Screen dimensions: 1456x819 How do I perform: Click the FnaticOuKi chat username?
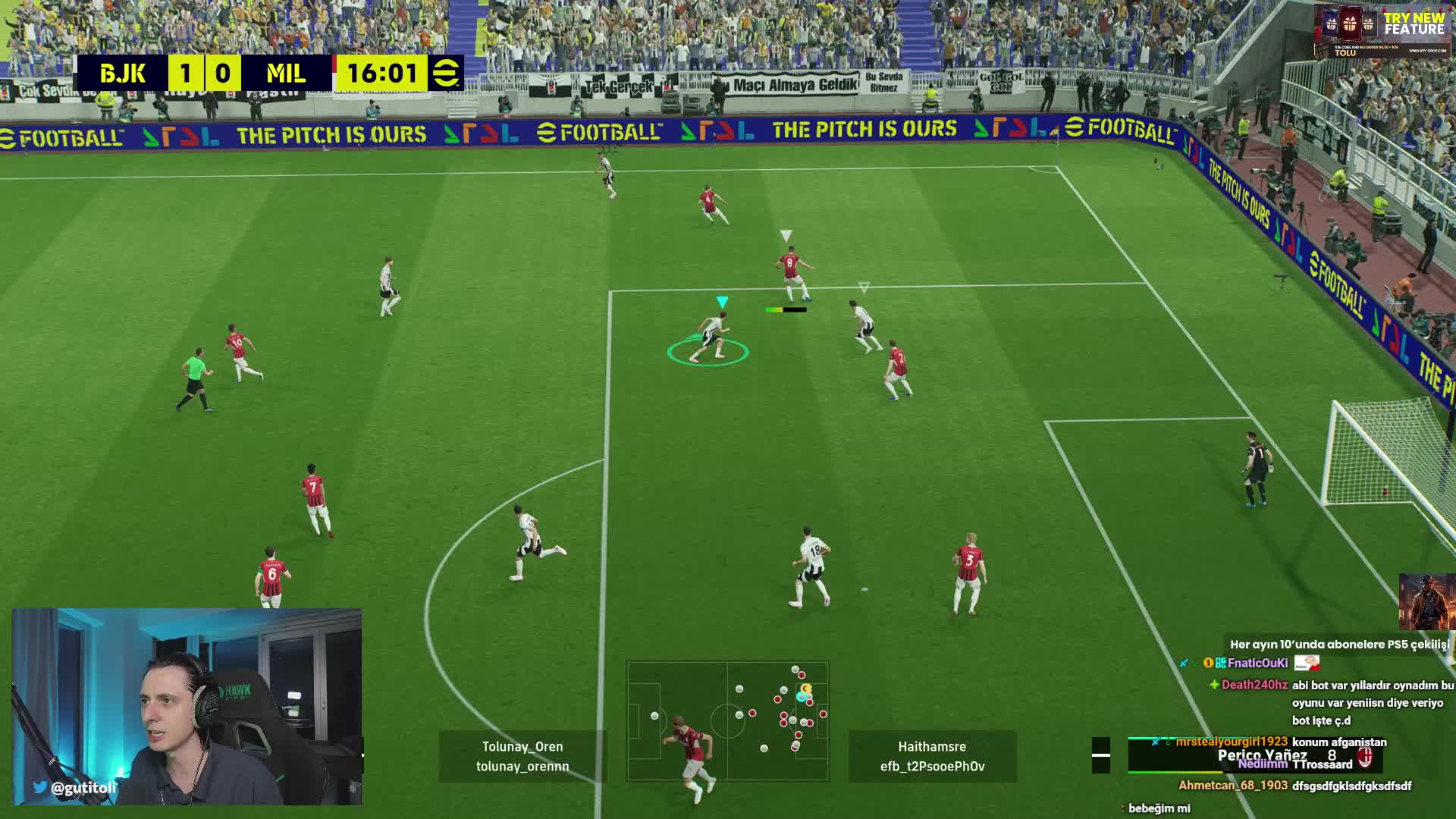click(1257, 663)
